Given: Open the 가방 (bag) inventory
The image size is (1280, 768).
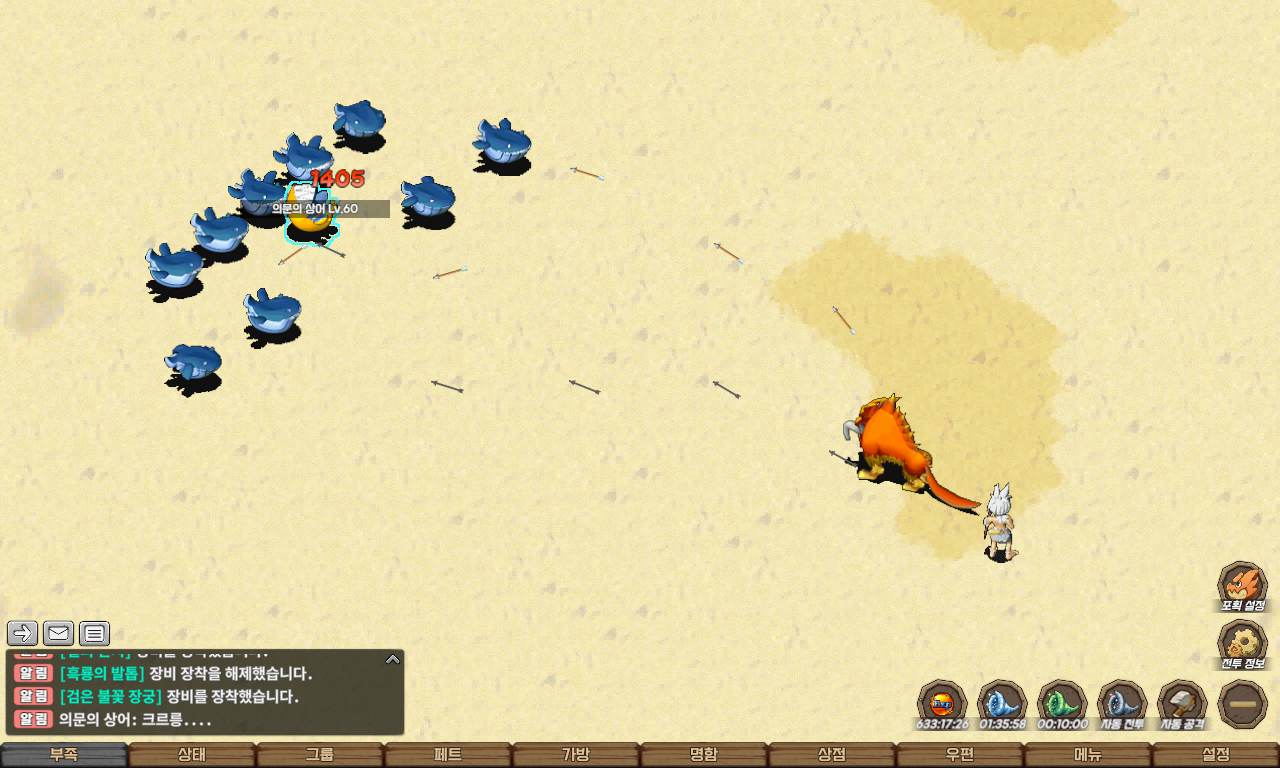Looking at the screenshot, I should coord(576,755).
